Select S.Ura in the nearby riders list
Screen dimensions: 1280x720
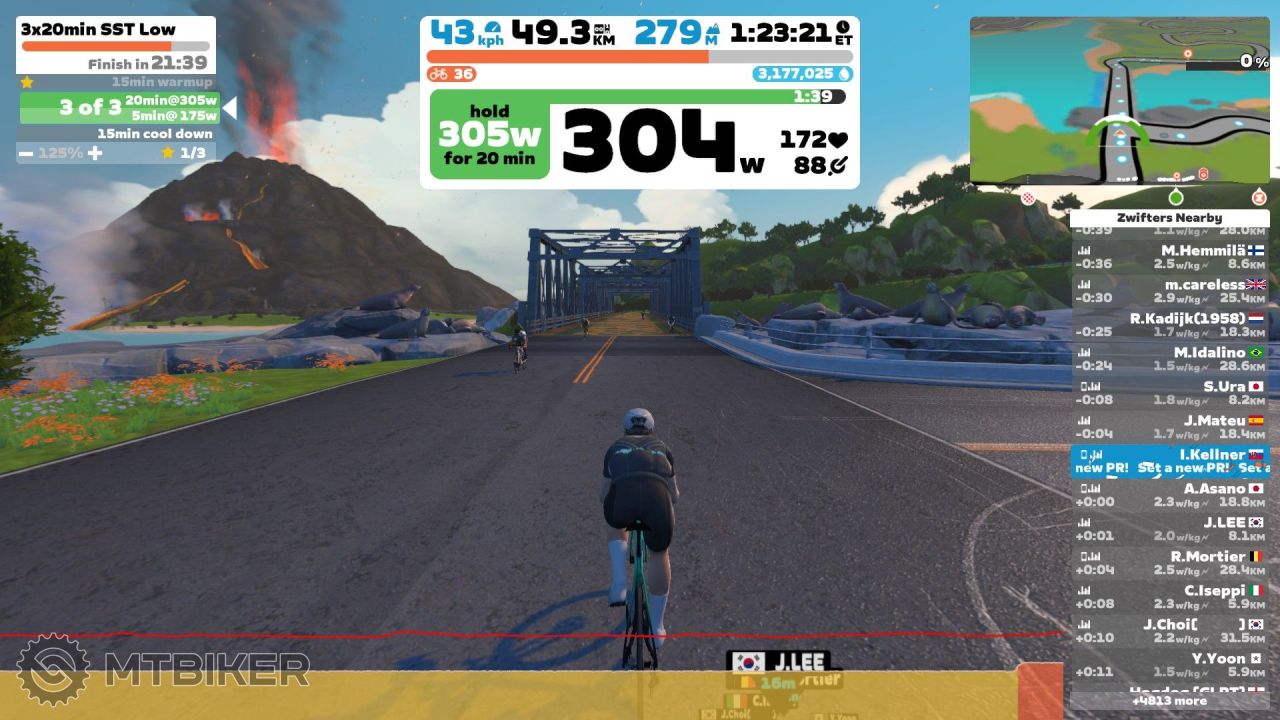click(1170, 393)
